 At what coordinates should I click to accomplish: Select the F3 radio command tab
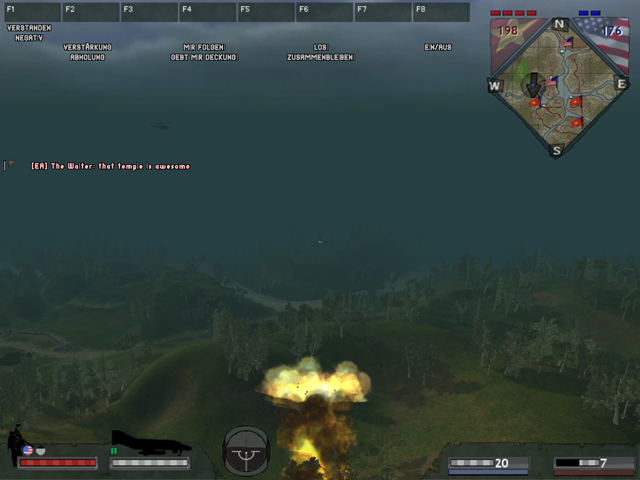pyautogui.click(x=148, y=12)
